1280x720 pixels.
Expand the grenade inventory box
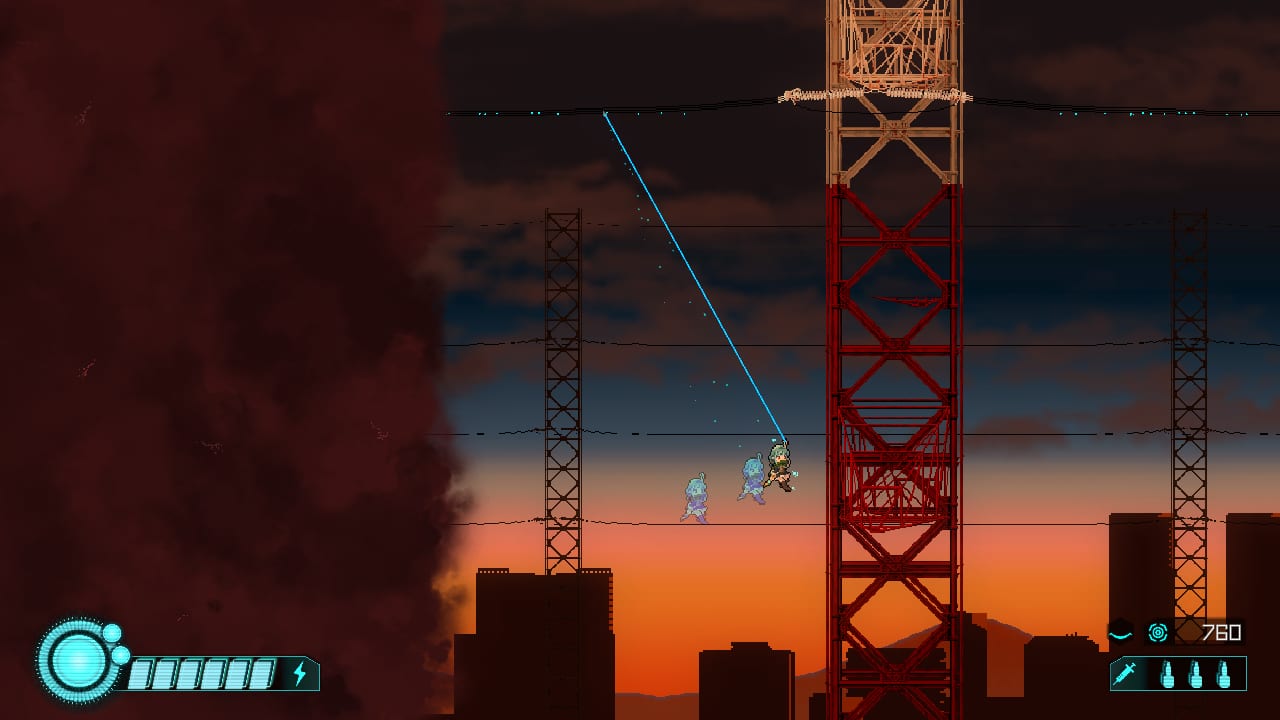pyautogui.click(x=1196, y=676)
